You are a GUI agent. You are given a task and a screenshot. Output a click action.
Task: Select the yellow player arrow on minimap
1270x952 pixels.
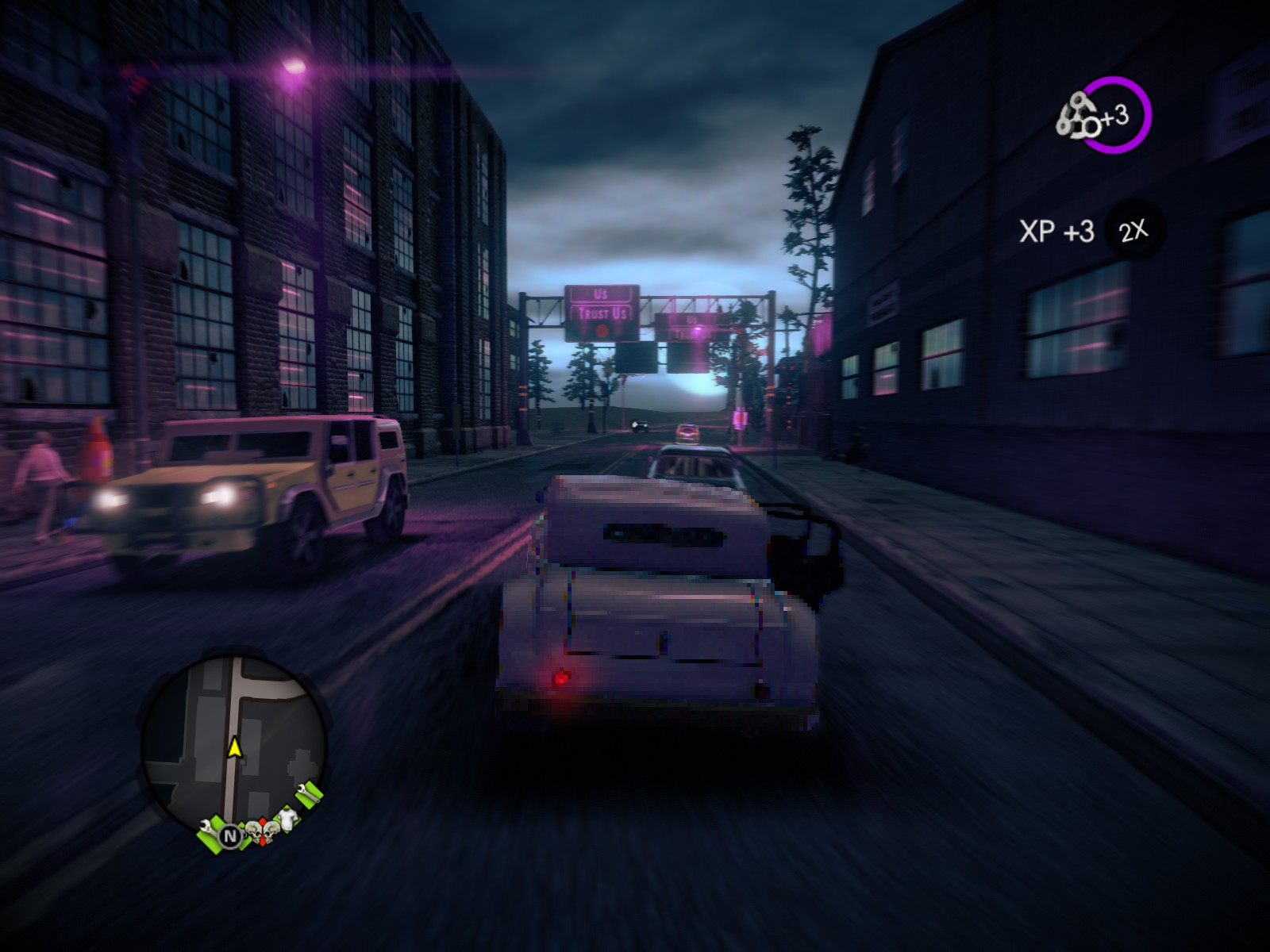[x=235, y=746]
